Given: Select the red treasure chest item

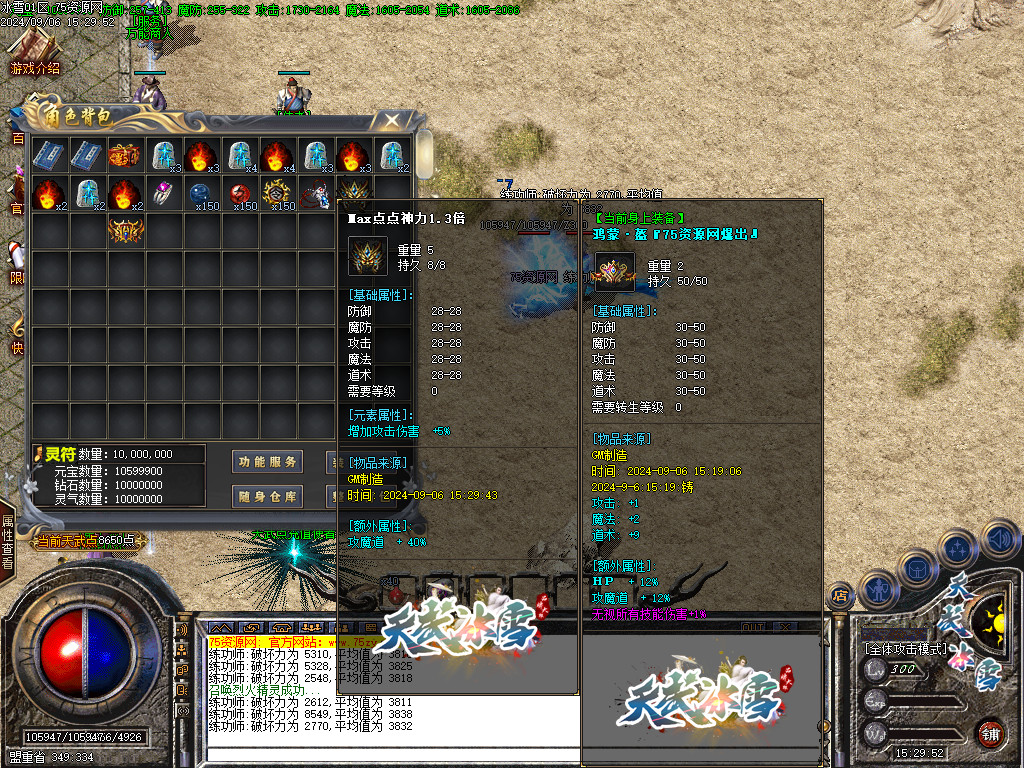Looking at the screenshot, I should [x=124, y=155].
